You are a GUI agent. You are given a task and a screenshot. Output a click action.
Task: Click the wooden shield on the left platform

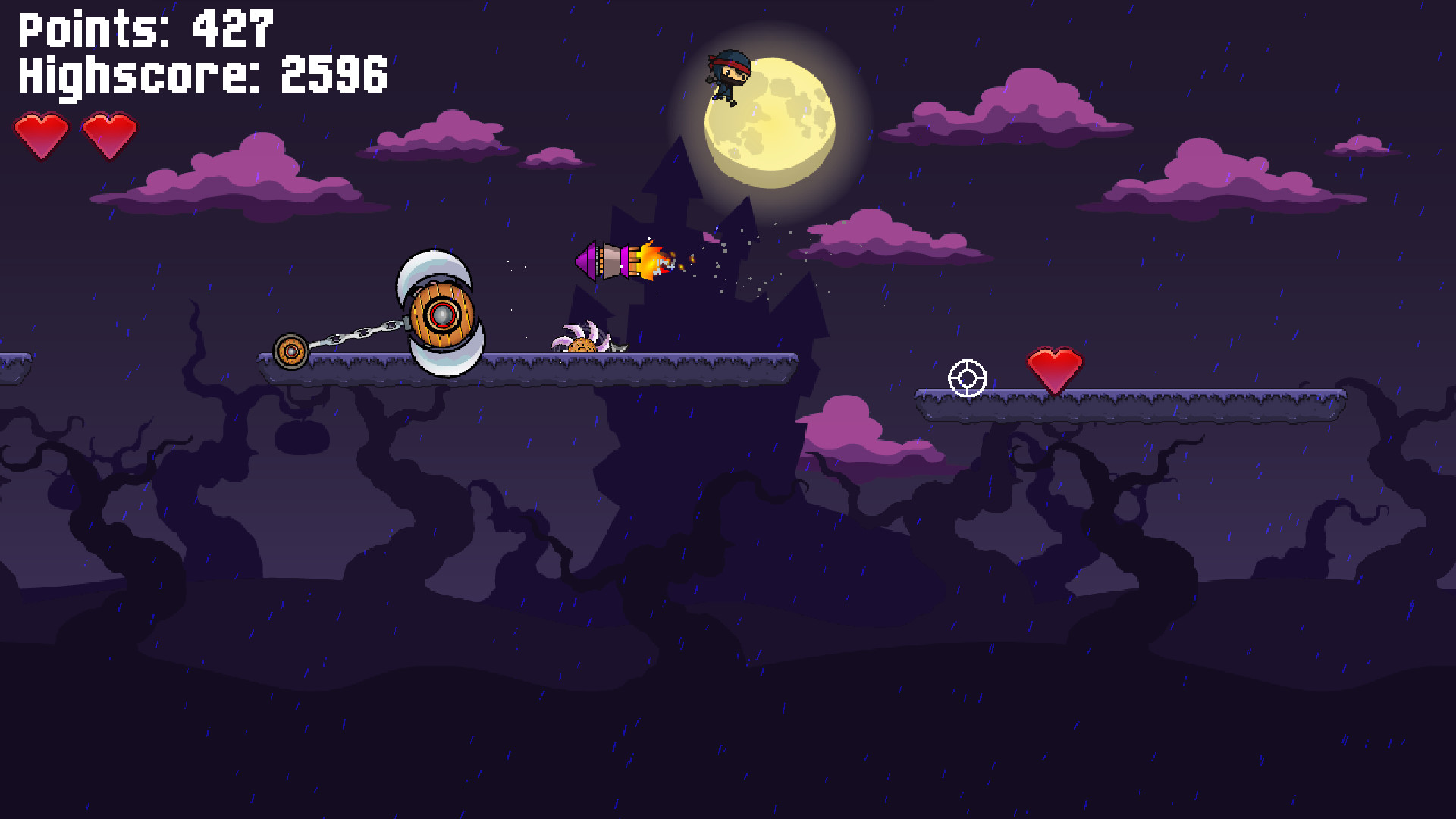(442, 313)
